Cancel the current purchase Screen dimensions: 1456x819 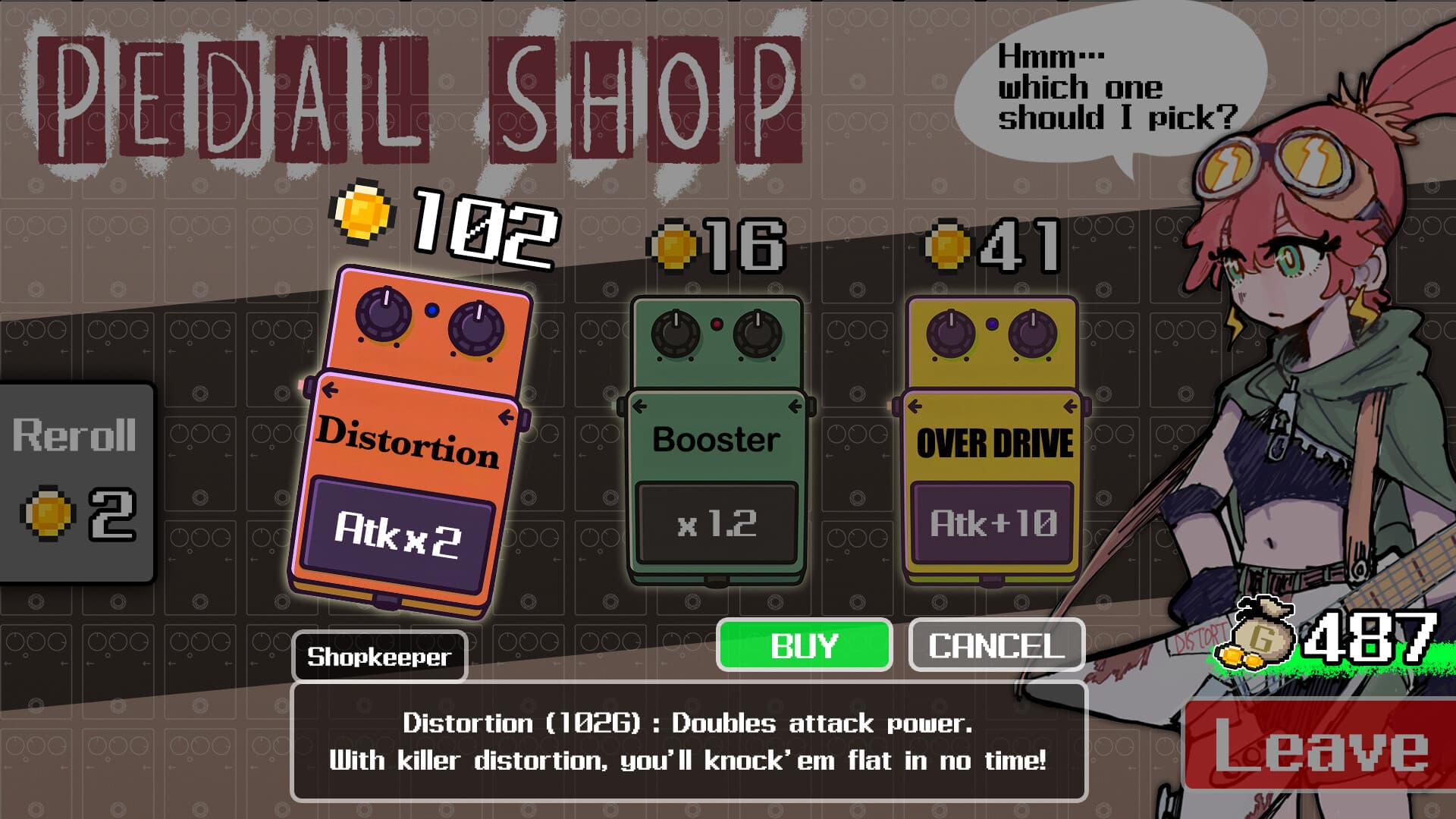pos(996,646)
